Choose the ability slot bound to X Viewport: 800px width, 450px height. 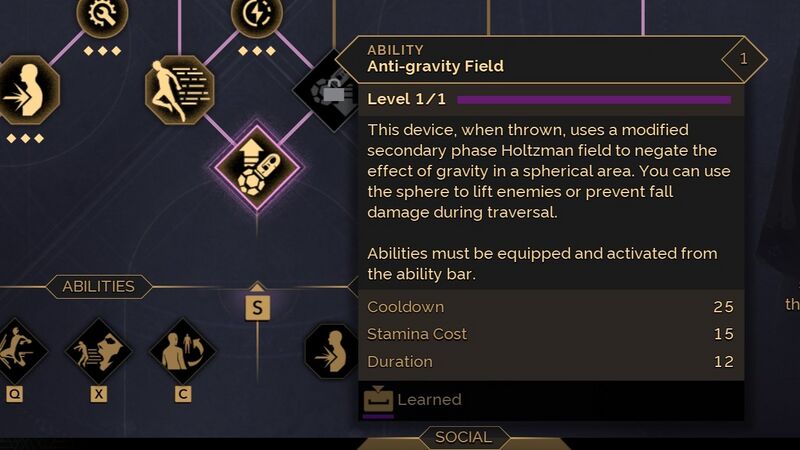(98, 351)
